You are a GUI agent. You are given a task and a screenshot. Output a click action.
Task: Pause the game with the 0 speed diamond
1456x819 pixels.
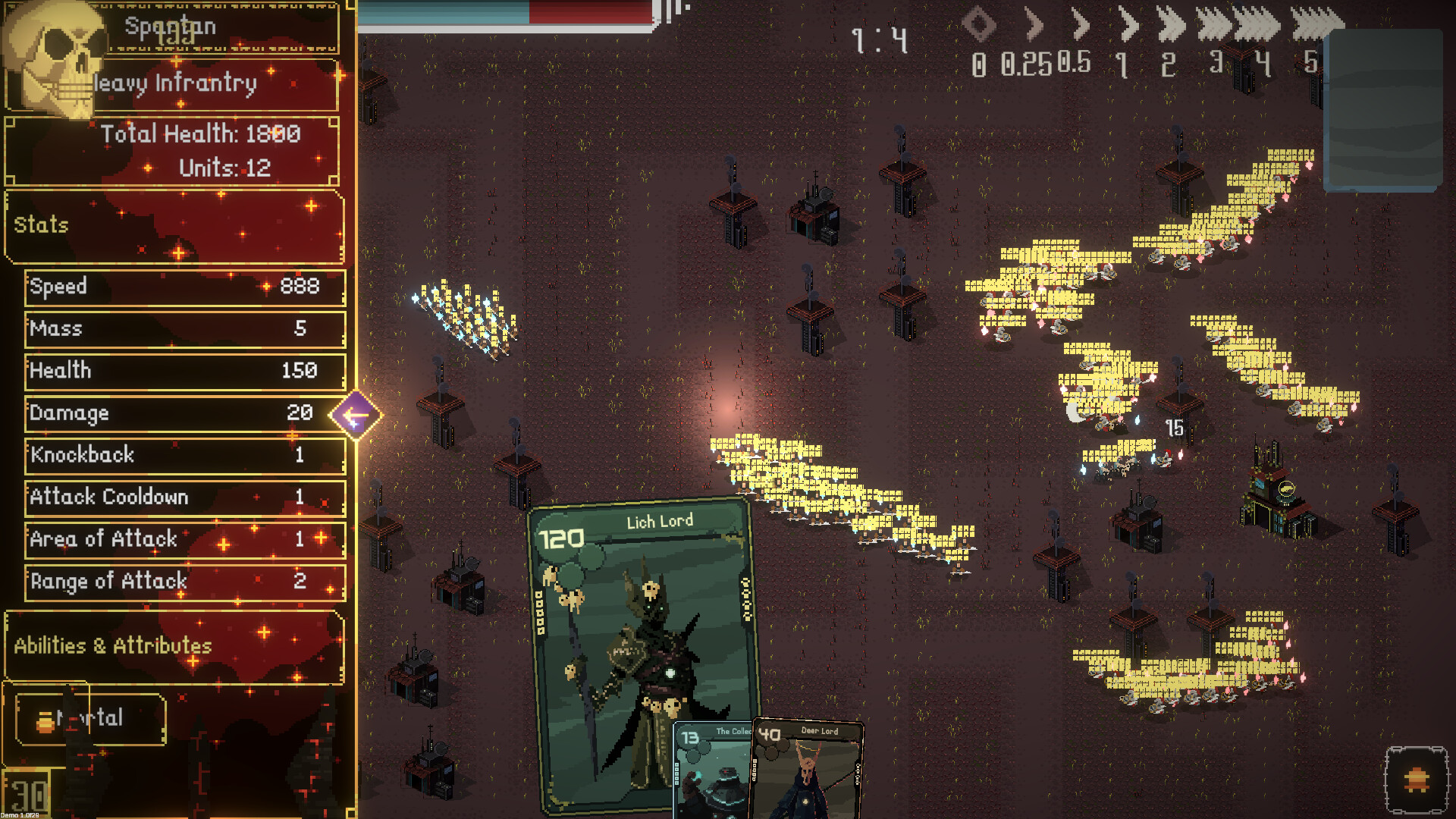coord(978,25)
